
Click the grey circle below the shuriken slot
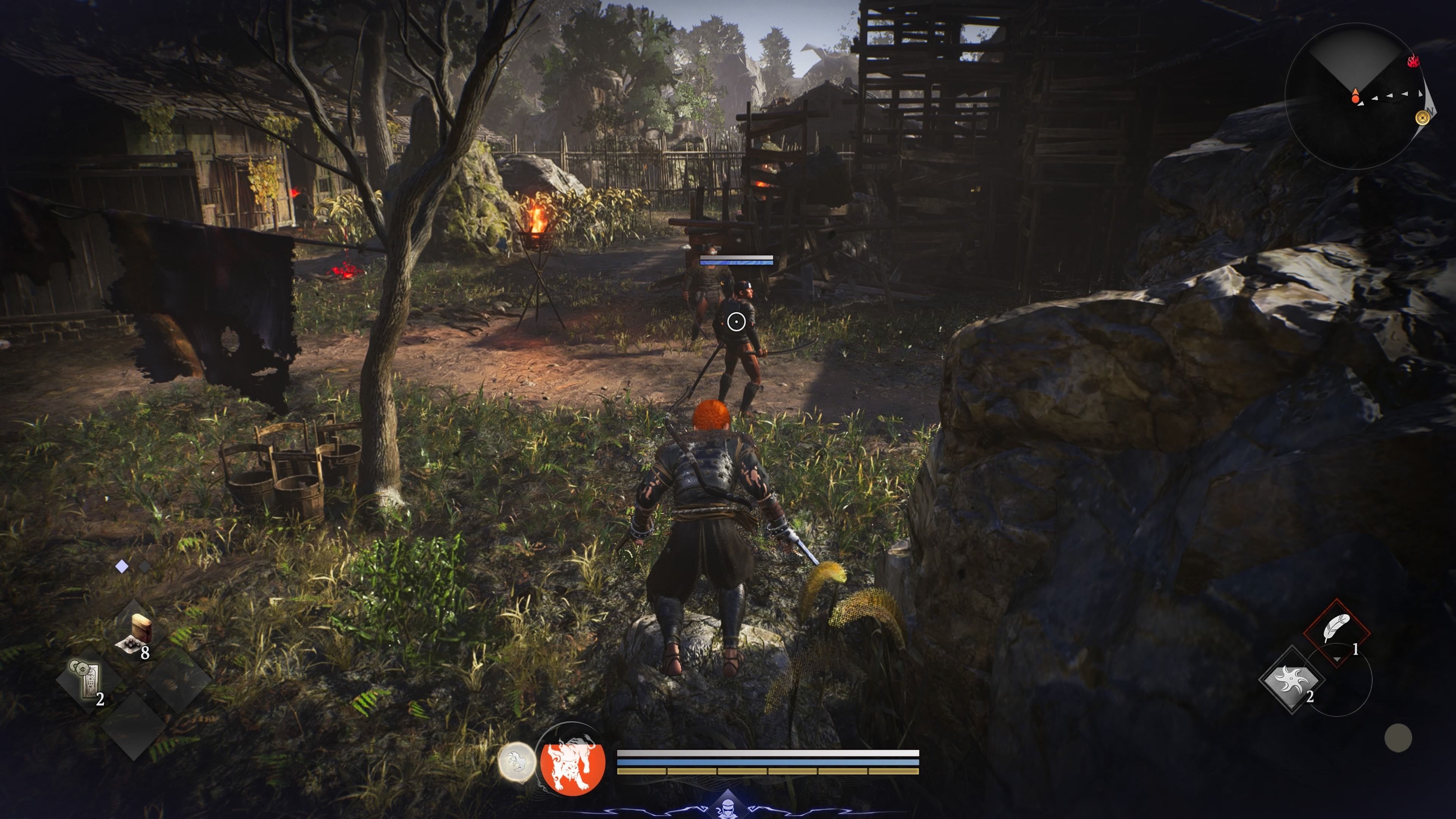click(x=1400, y=737)
